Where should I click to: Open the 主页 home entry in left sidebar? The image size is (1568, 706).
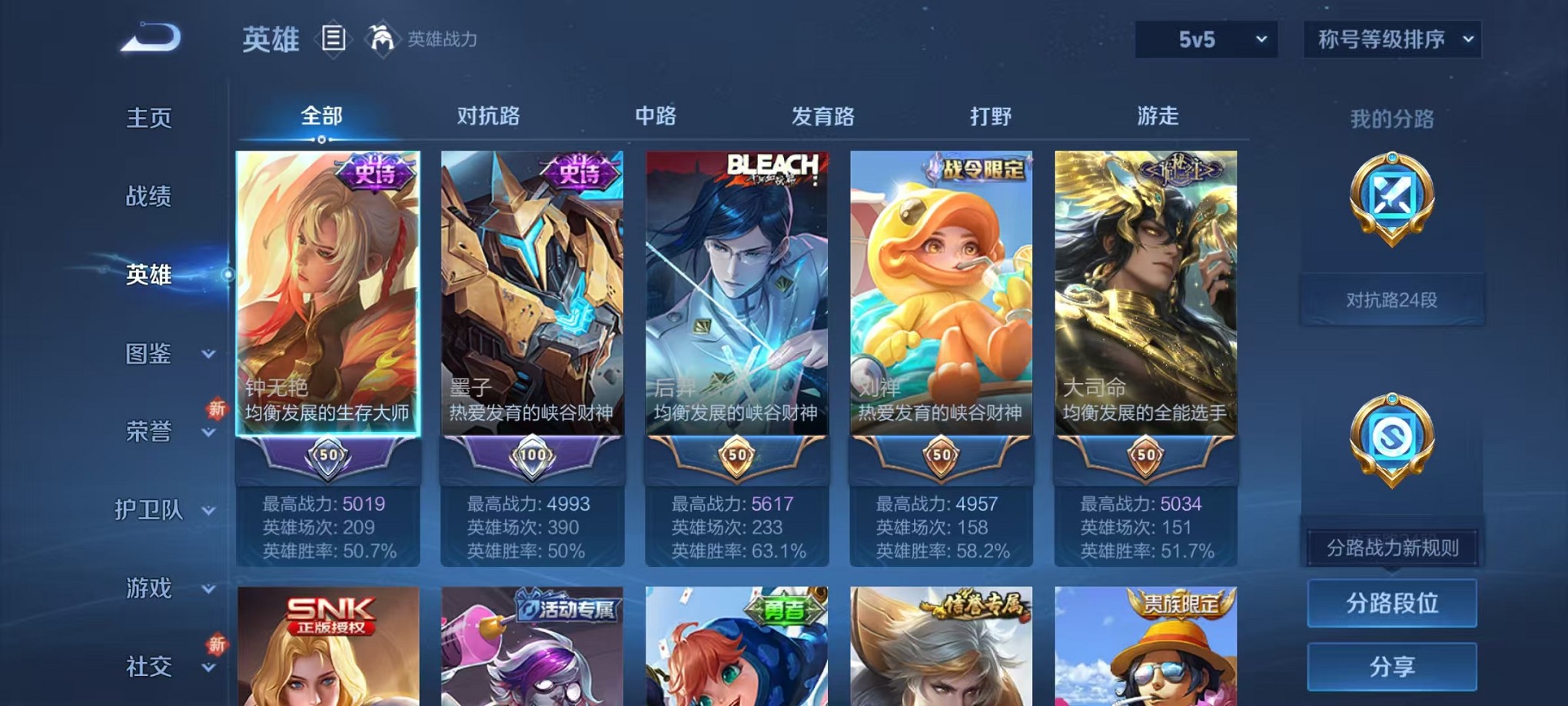(146, 117)
